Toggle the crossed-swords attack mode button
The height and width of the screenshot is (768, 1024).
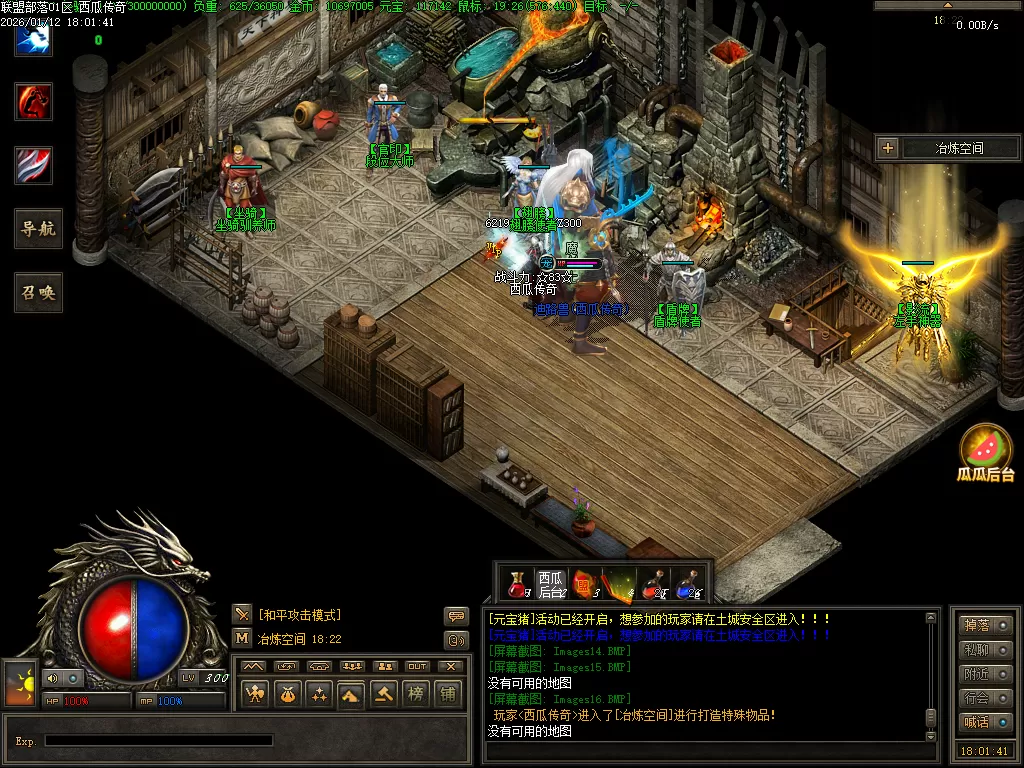pyautogui.click(x=242, y=614)
